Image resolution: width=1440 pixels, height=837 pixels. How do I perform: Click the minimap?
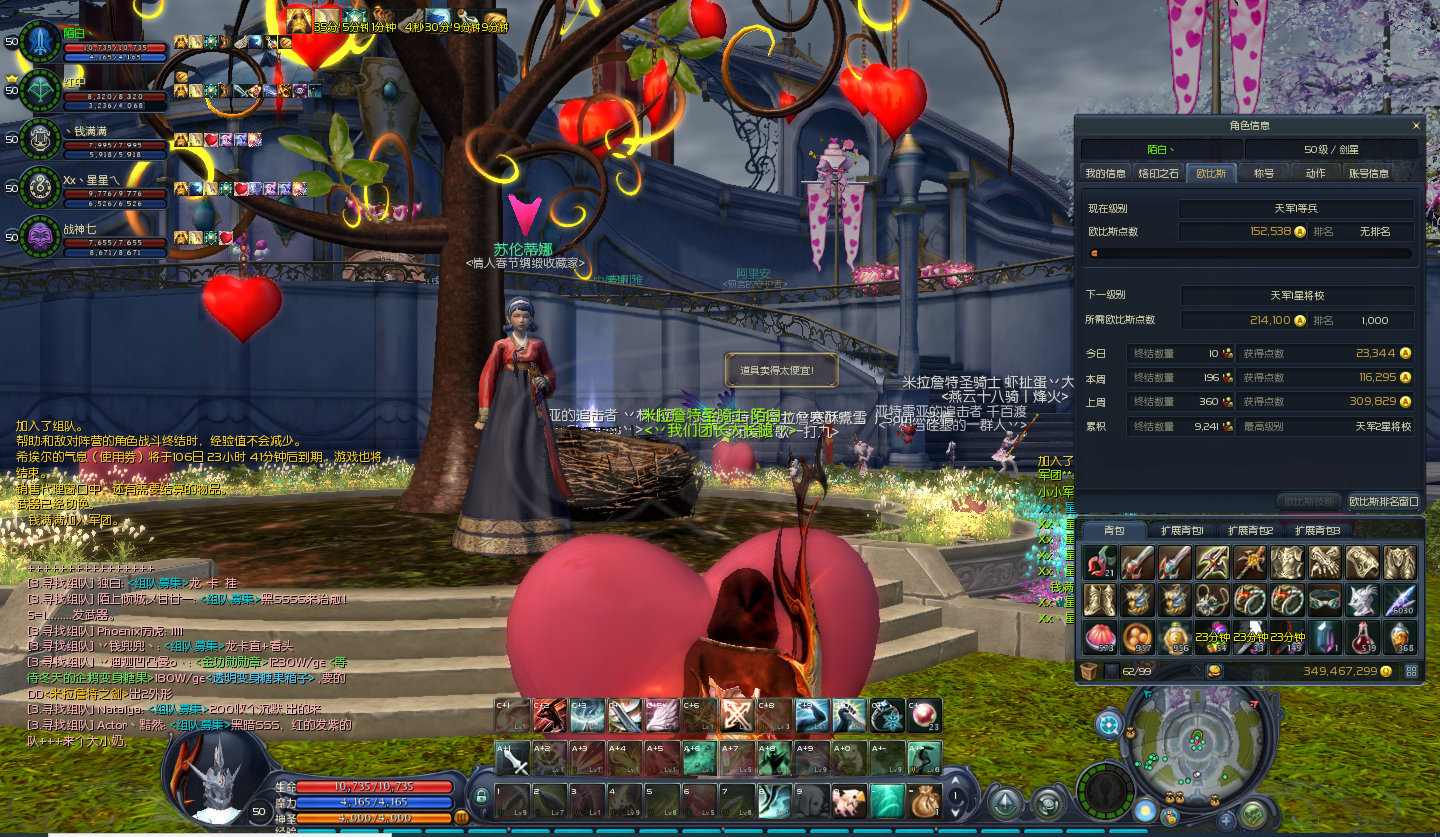click(x=1194, y=741)
